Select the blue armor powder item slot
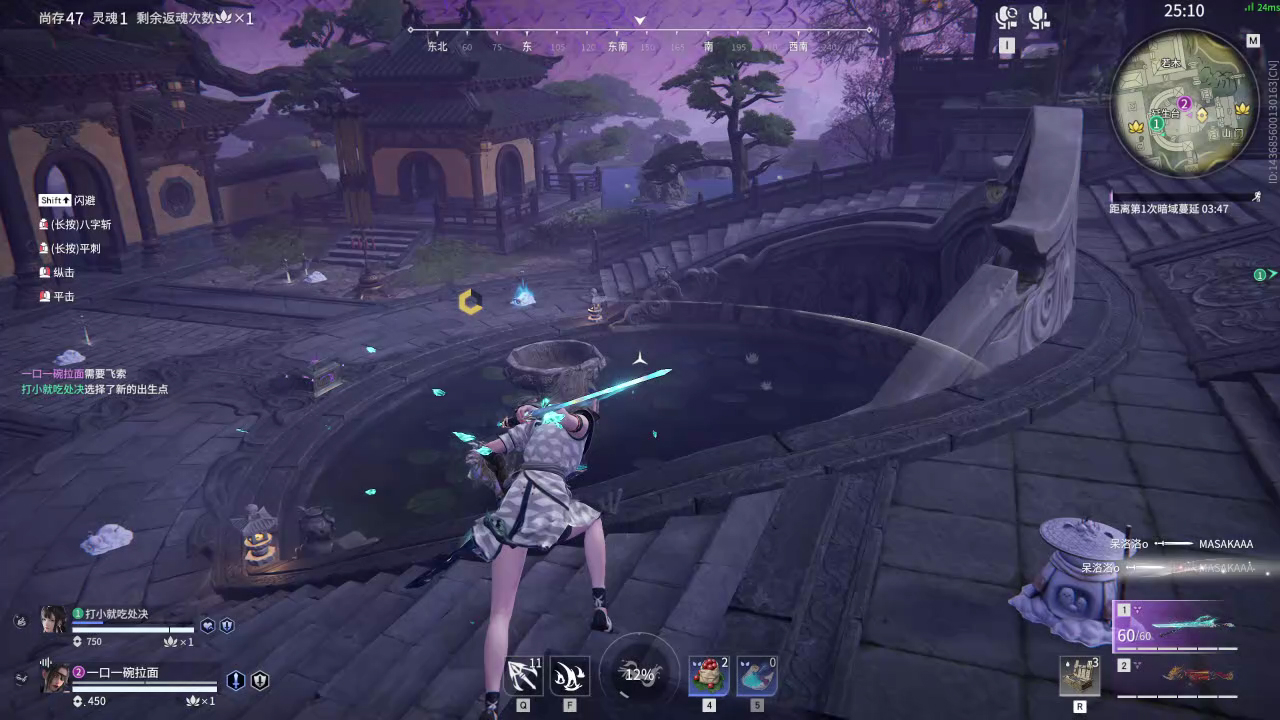The width and height of the screenshot is (1280, 720). point(757,676)
